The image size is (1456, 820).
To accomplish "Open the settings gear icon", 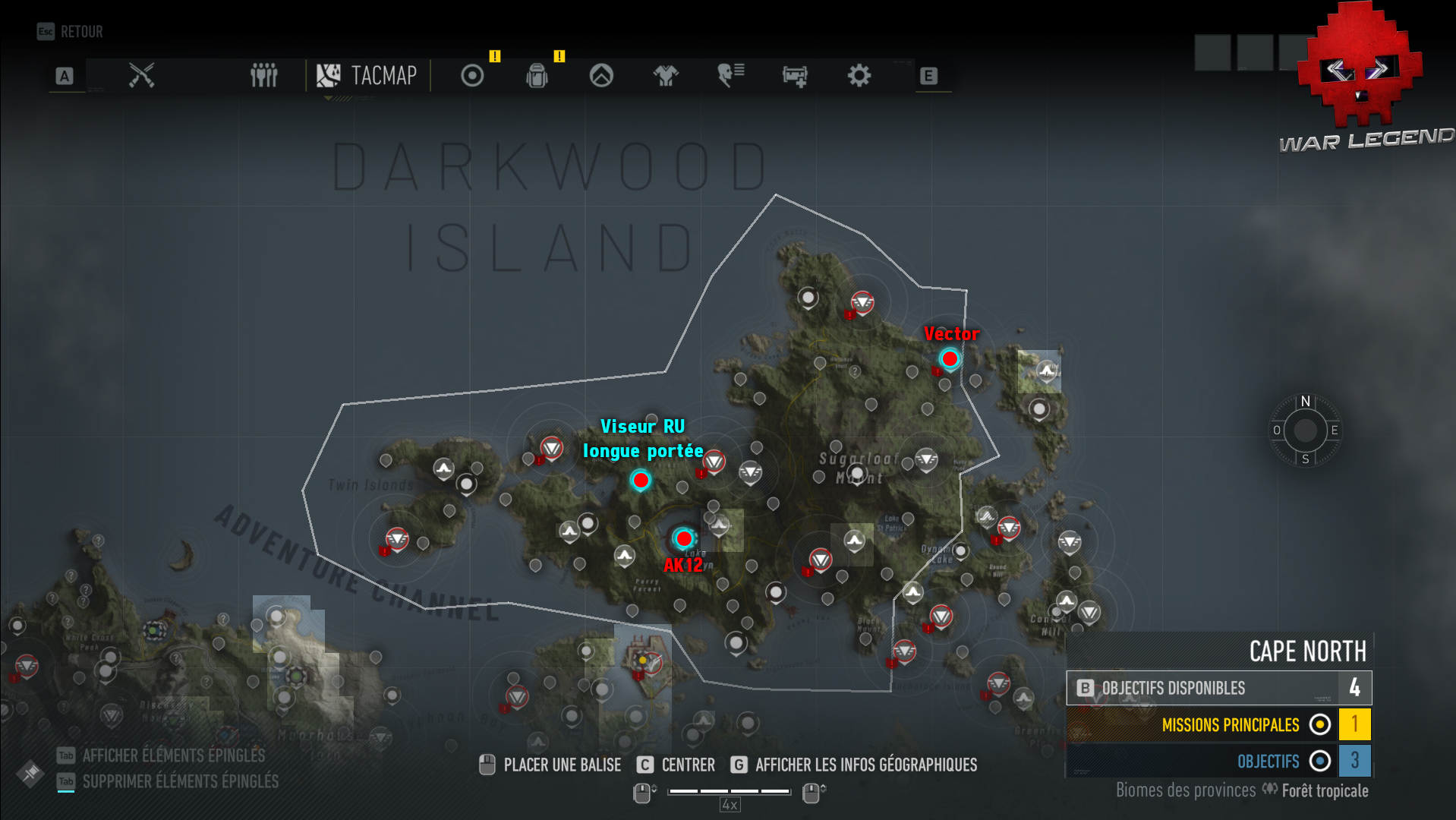I will tap(858, 75).
